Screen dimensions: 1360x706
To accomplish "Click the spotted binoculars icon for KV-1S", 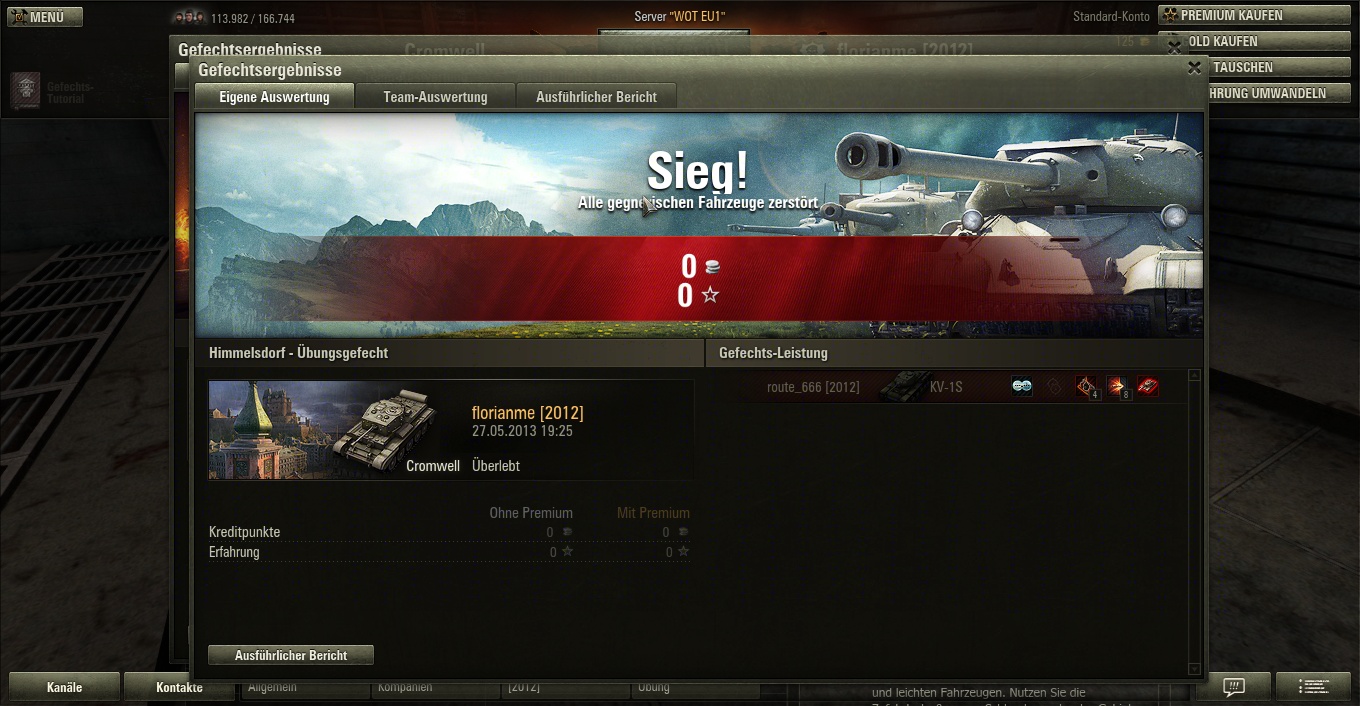I will (x=1021, y=387).
